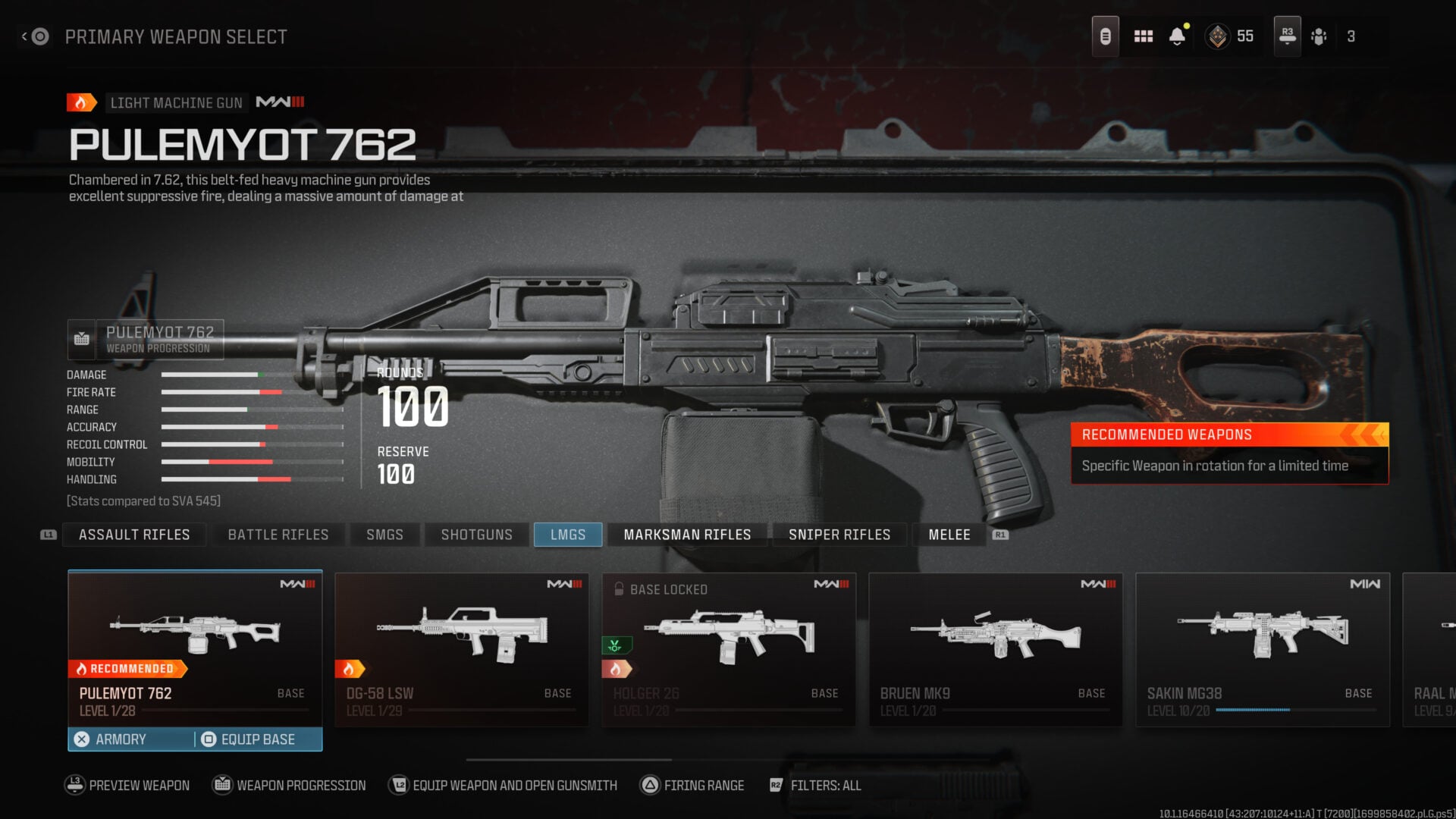This screenshot has width=1456, height=819.
Task: Switch to the Assault Rifles tab
Action: [134, 535]
